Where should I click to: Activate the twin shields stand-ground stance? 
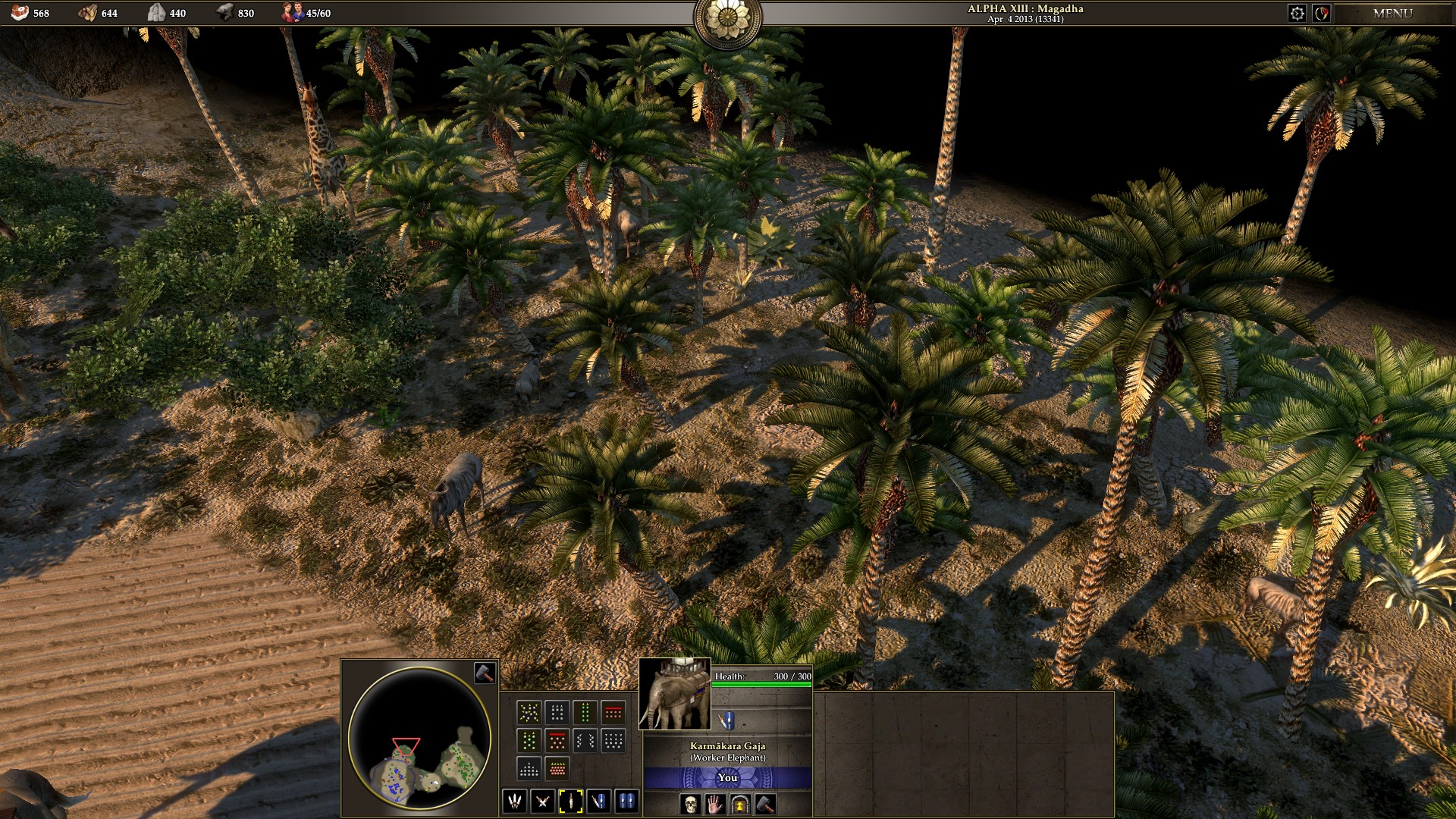coord(626,801)
